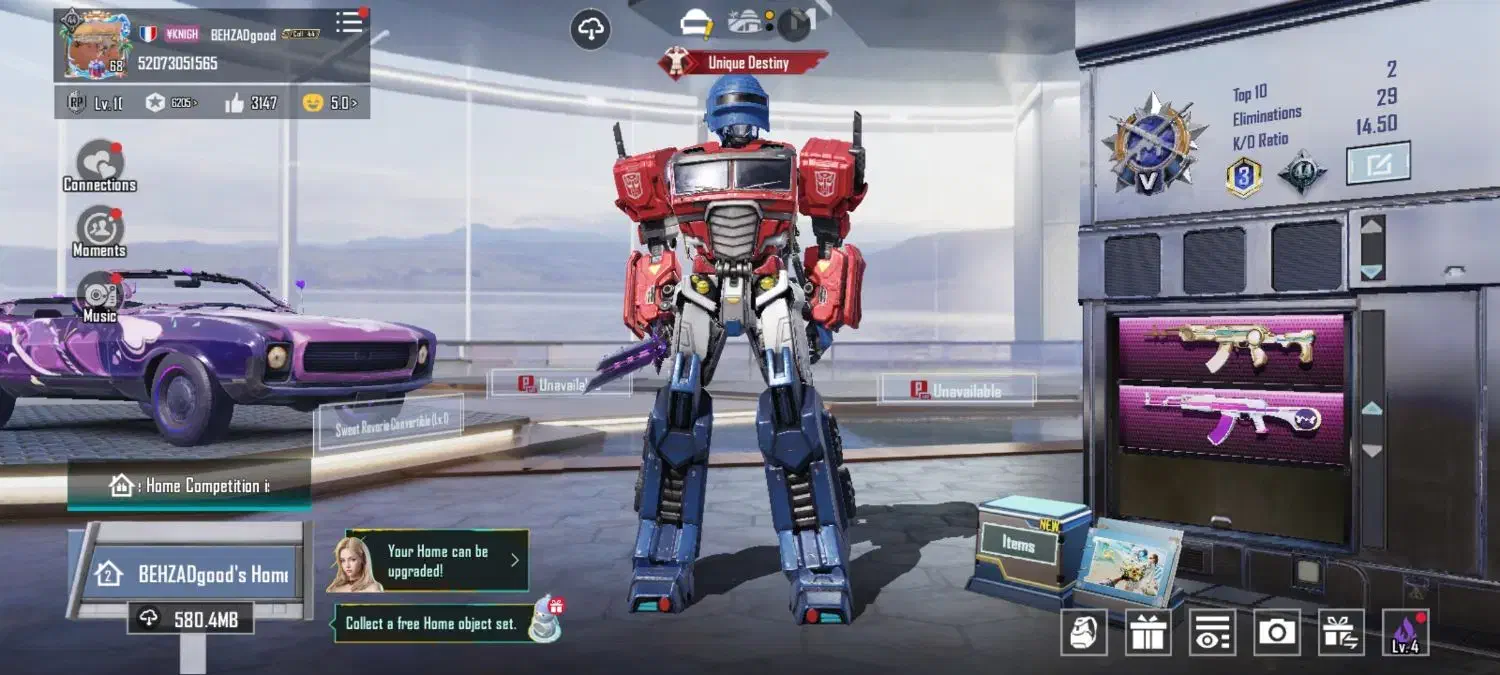Screen dimensions: 1500x675
Task: View the thumbs-up likes count 3147
Action: [250, 102]
